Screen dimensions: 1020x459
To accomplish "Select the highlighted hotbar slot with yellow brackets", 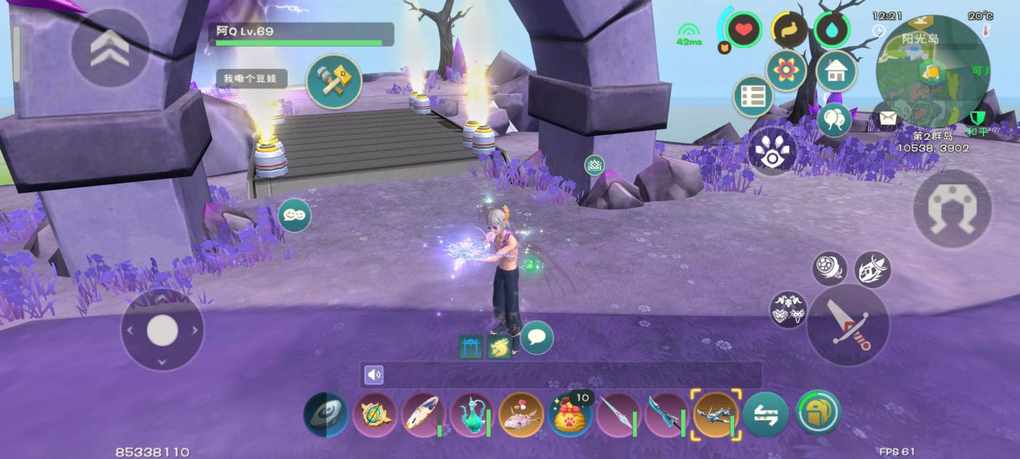I will click(716, 414).
